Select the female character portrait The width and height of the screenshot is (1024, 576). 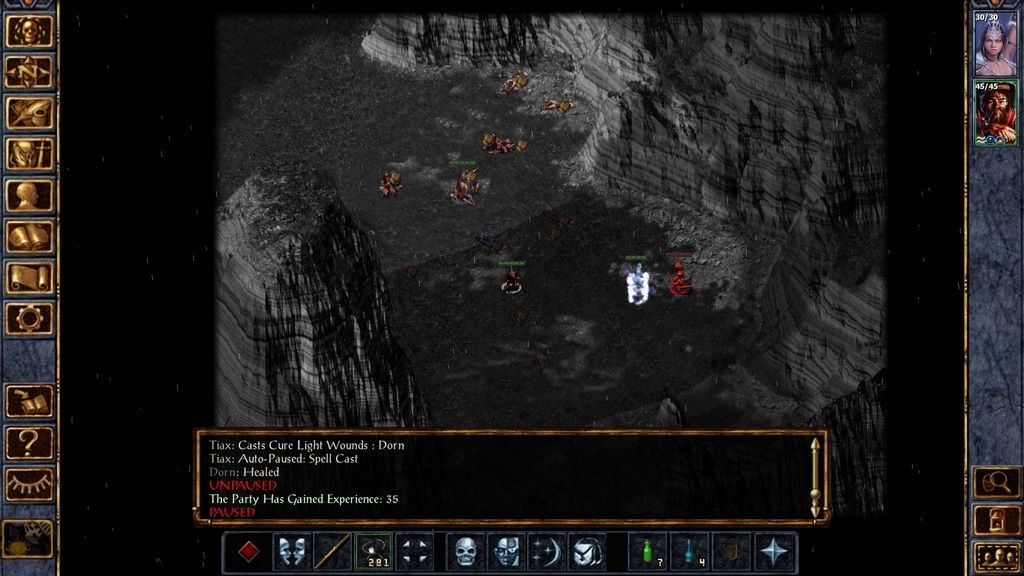(996, 44)
